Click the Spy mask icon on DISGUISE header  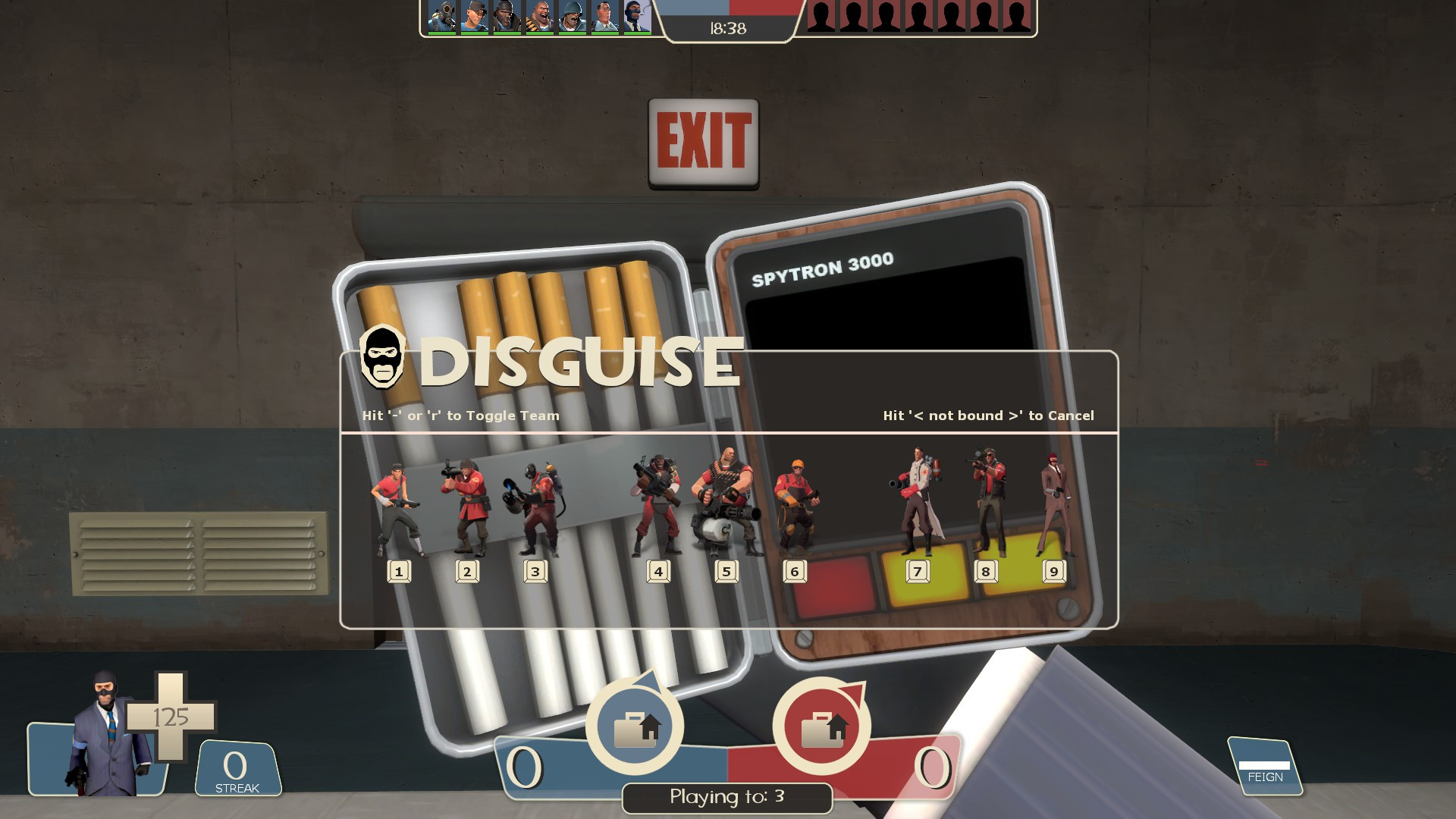click(384, 356)
